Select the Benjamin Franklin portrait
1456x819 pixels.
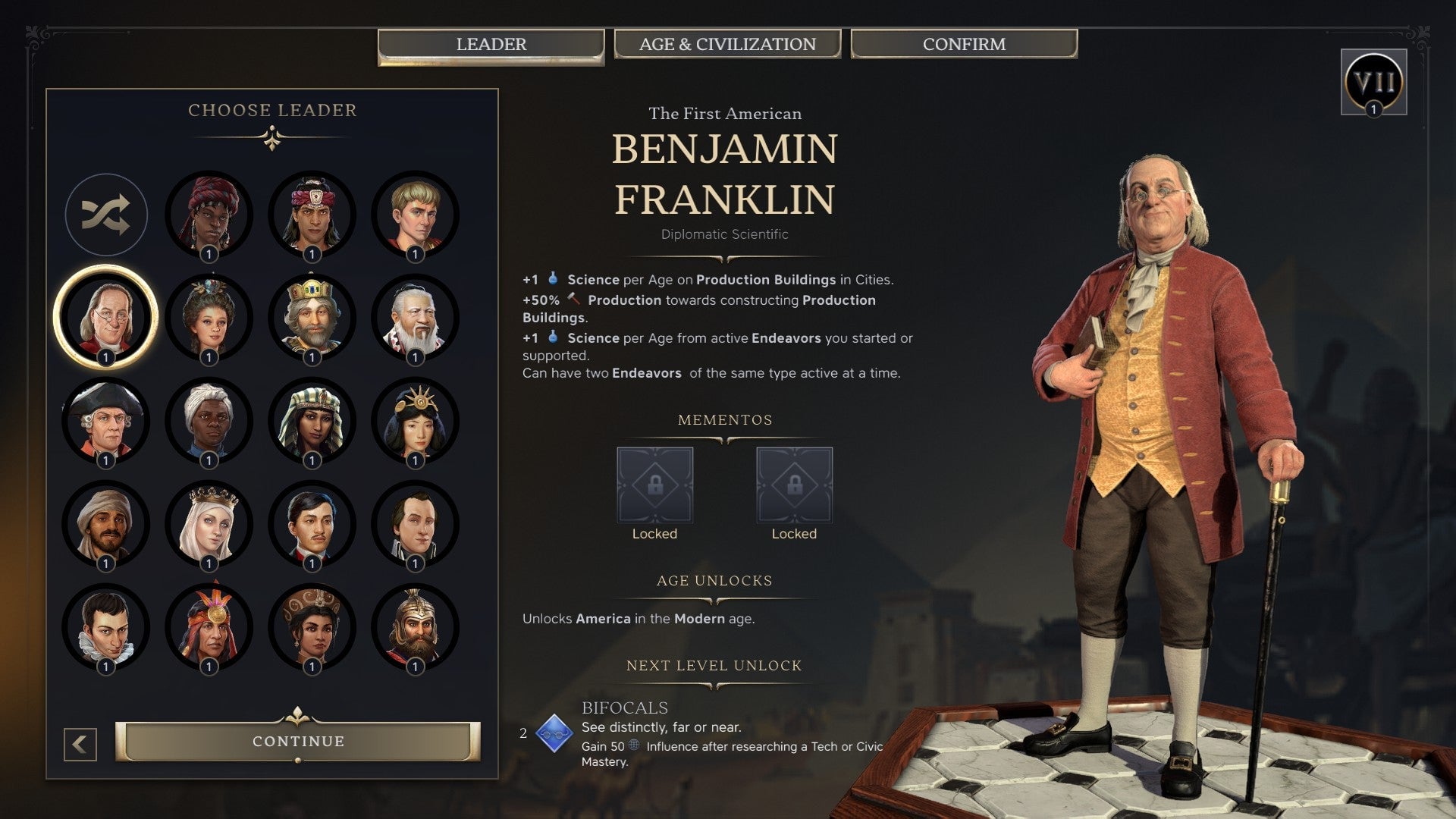click(106, 318)
